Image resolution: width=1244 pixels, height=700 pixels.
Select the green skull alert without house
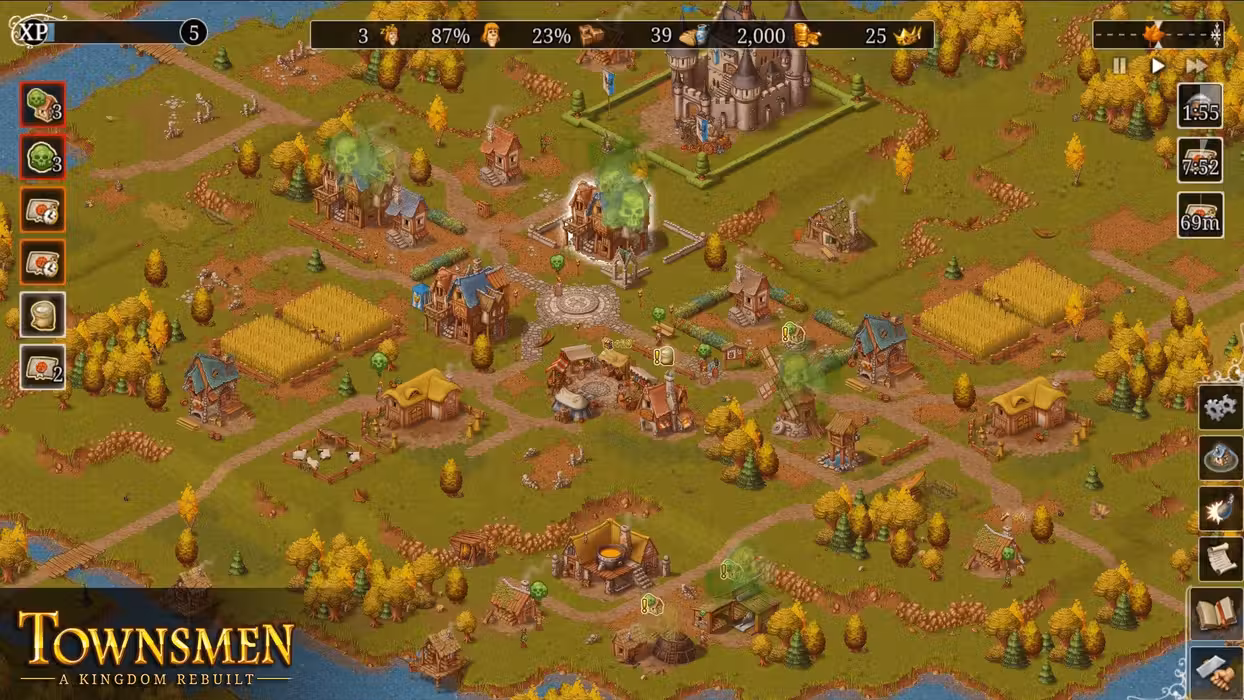pos(43,158)
